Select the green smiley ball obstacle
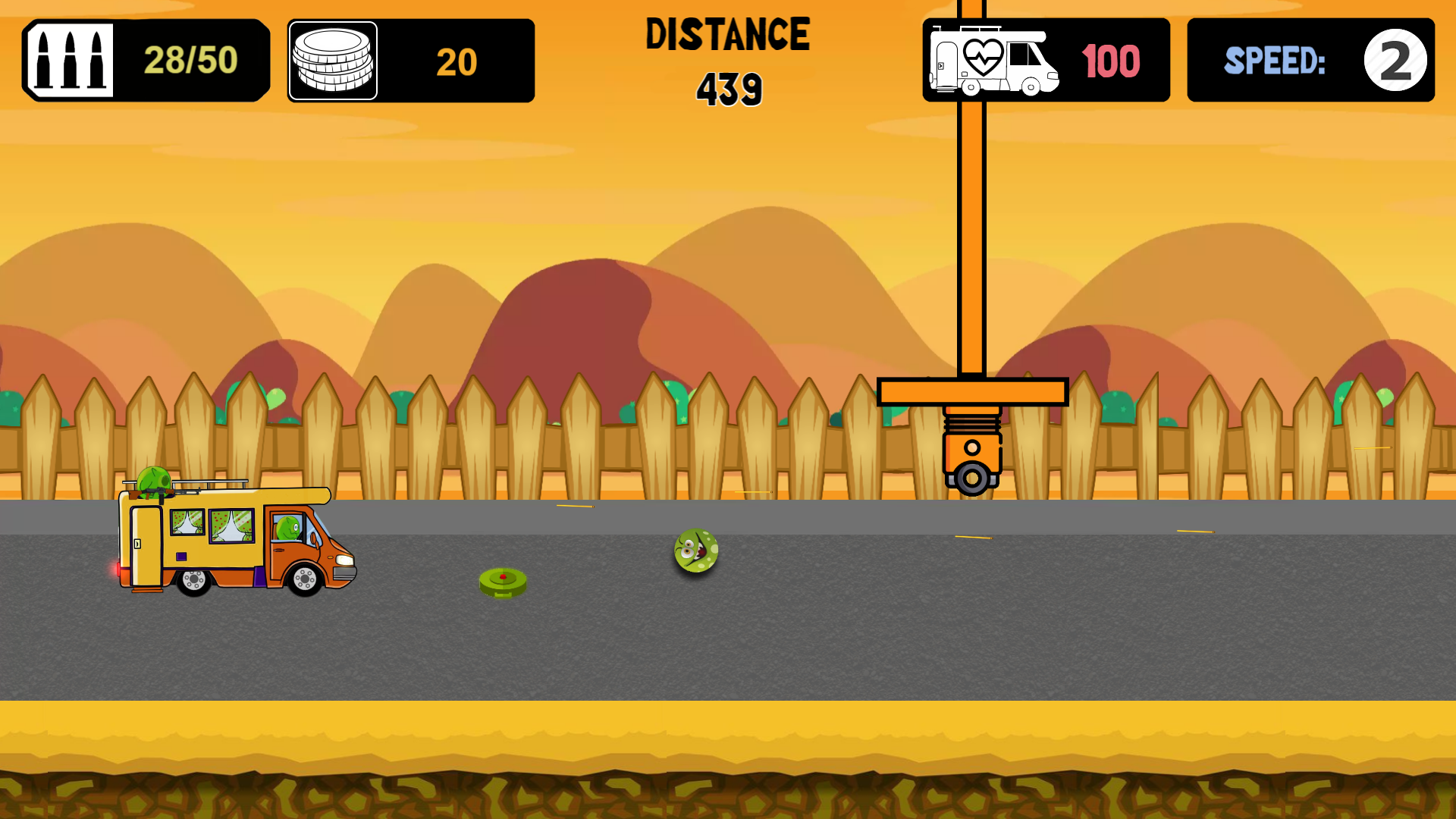 695,551
